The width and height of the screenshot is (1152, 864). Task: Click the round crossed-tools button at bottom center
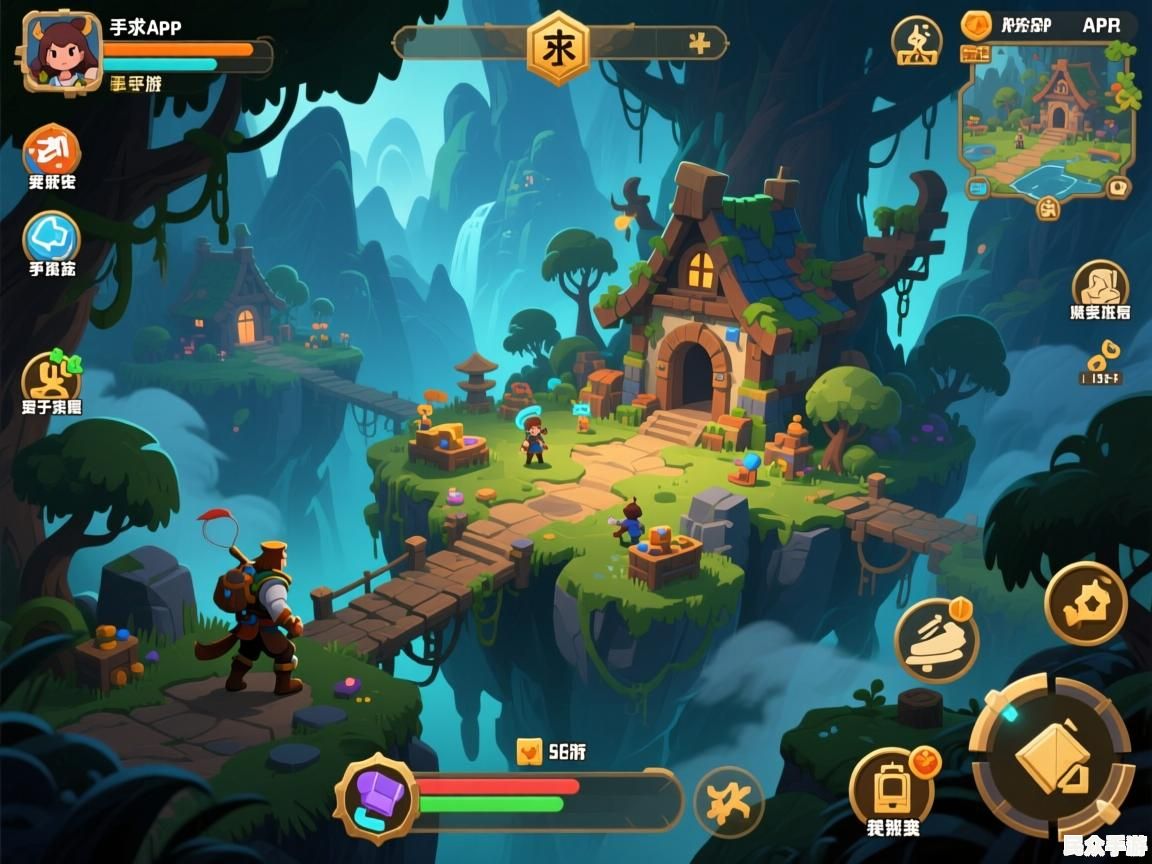[728, 802]
